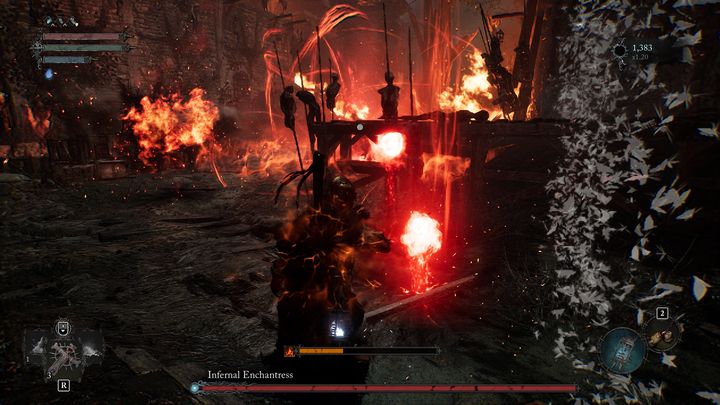Screen dimensions: 720x405
Task: Click the vigor skull currency icon
Action: 621,49
